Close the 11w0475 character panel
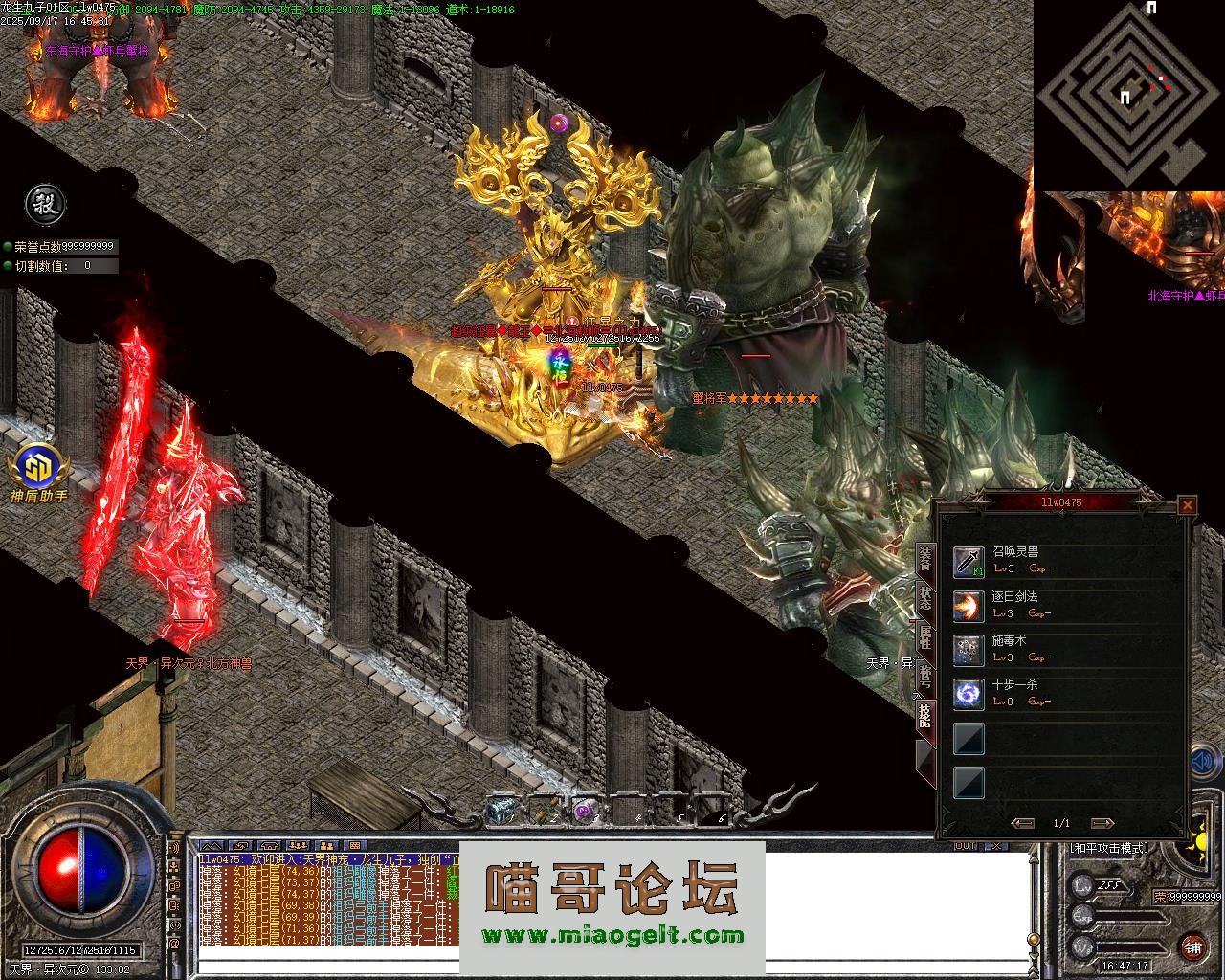This screenshot has height=980, width=1225. pos(1188,505)
